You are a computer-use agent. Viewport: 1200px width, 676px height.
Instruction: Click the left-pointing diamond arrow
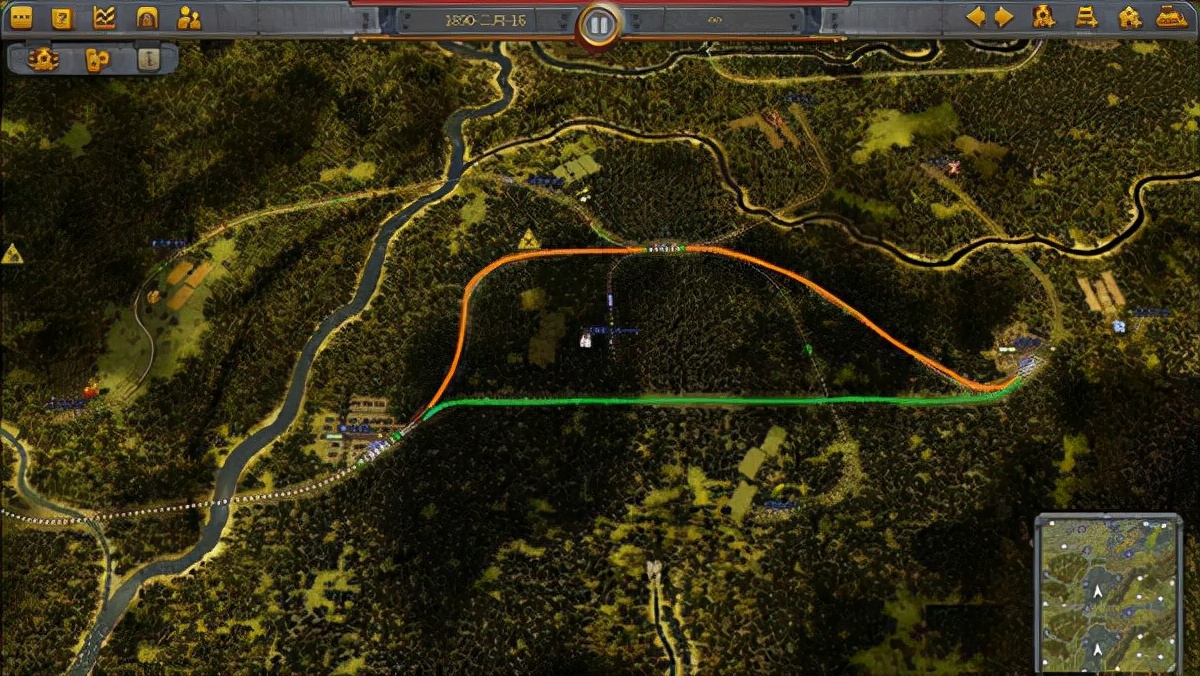(975, 17)
